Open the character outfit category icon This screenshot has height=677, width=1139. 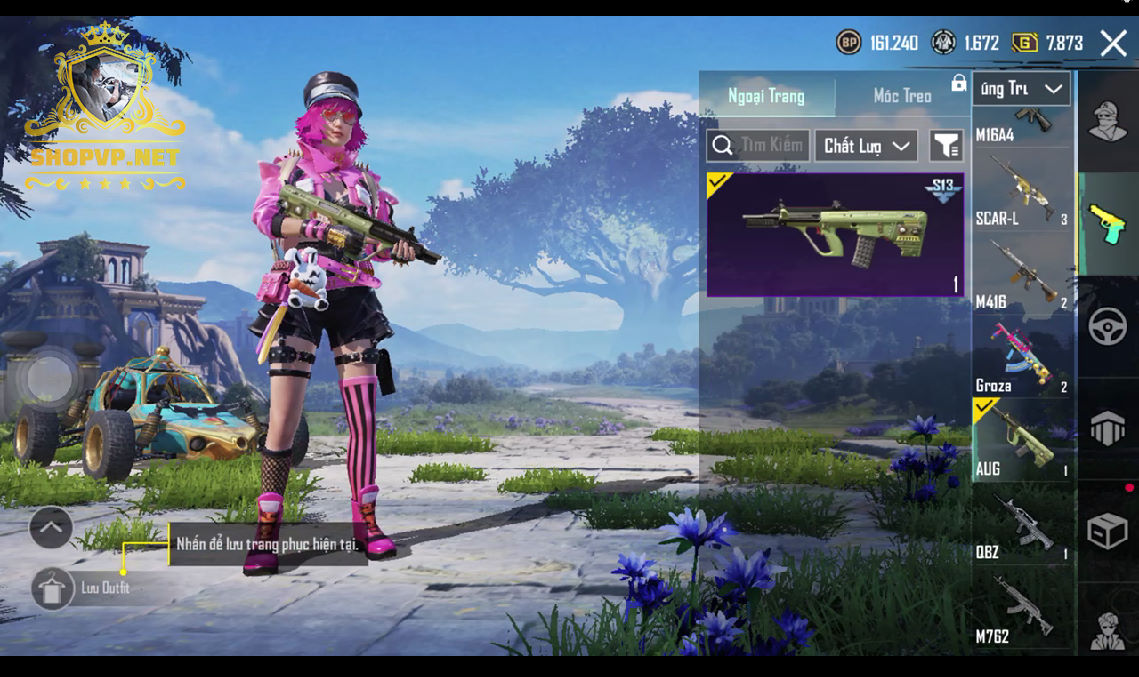[x=1108, y=122]
